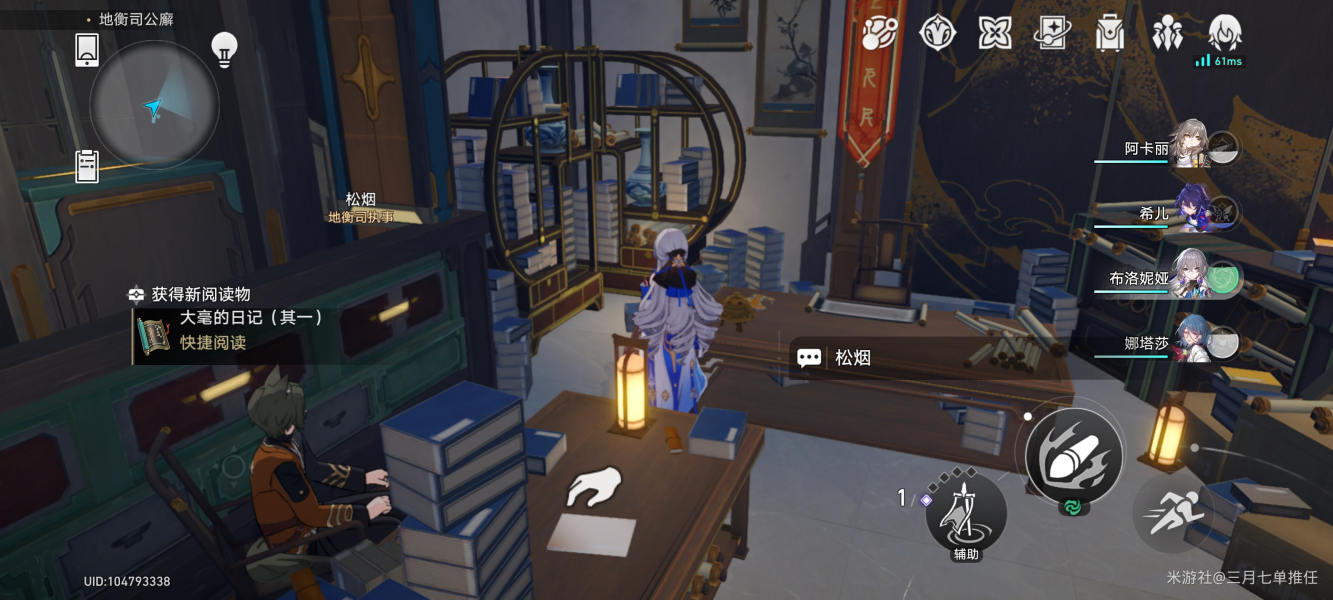The width and height of the screenshot is (1333, 600).
Task: Open the circular minimap
Action: 154,105
